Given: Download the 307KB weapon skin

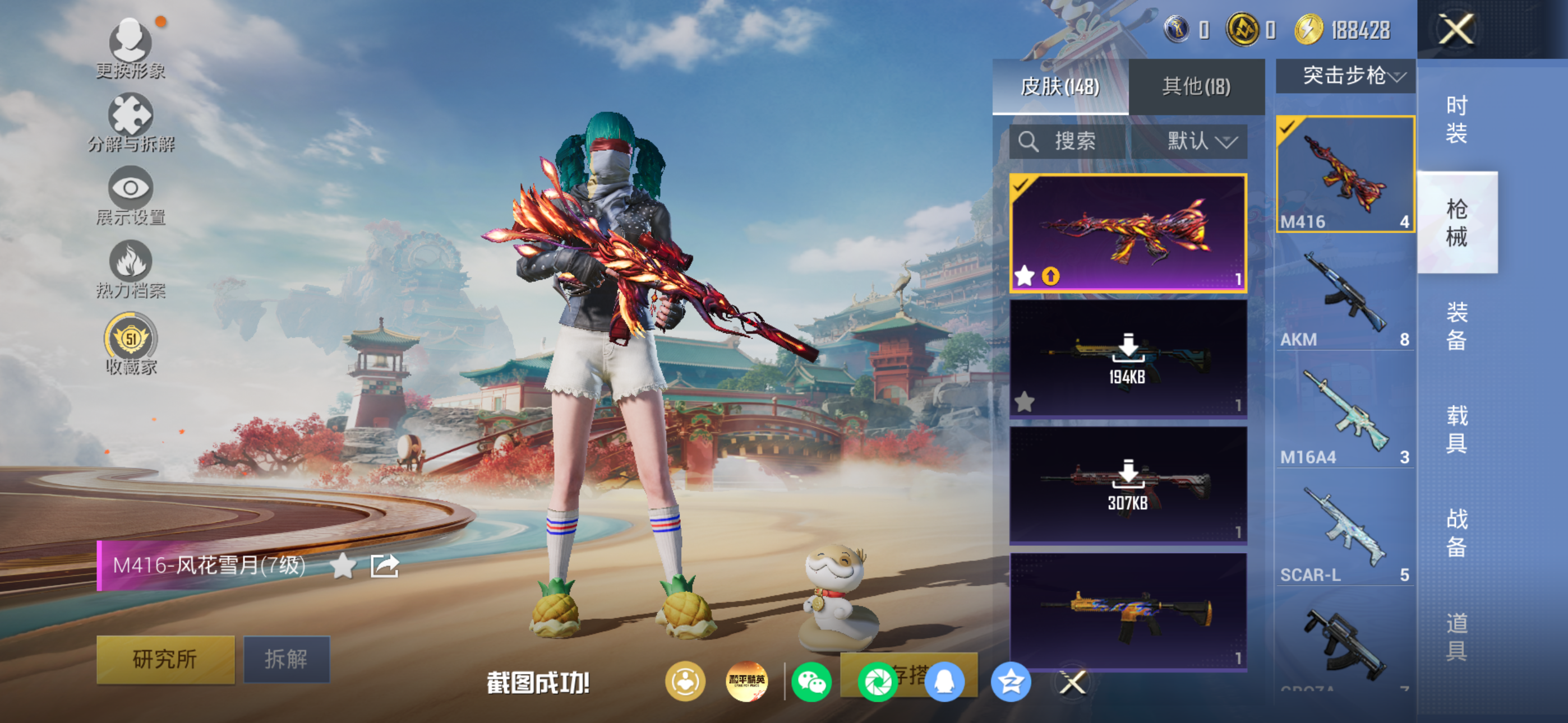Looking at the screenshot, I should coord(1127,485).
